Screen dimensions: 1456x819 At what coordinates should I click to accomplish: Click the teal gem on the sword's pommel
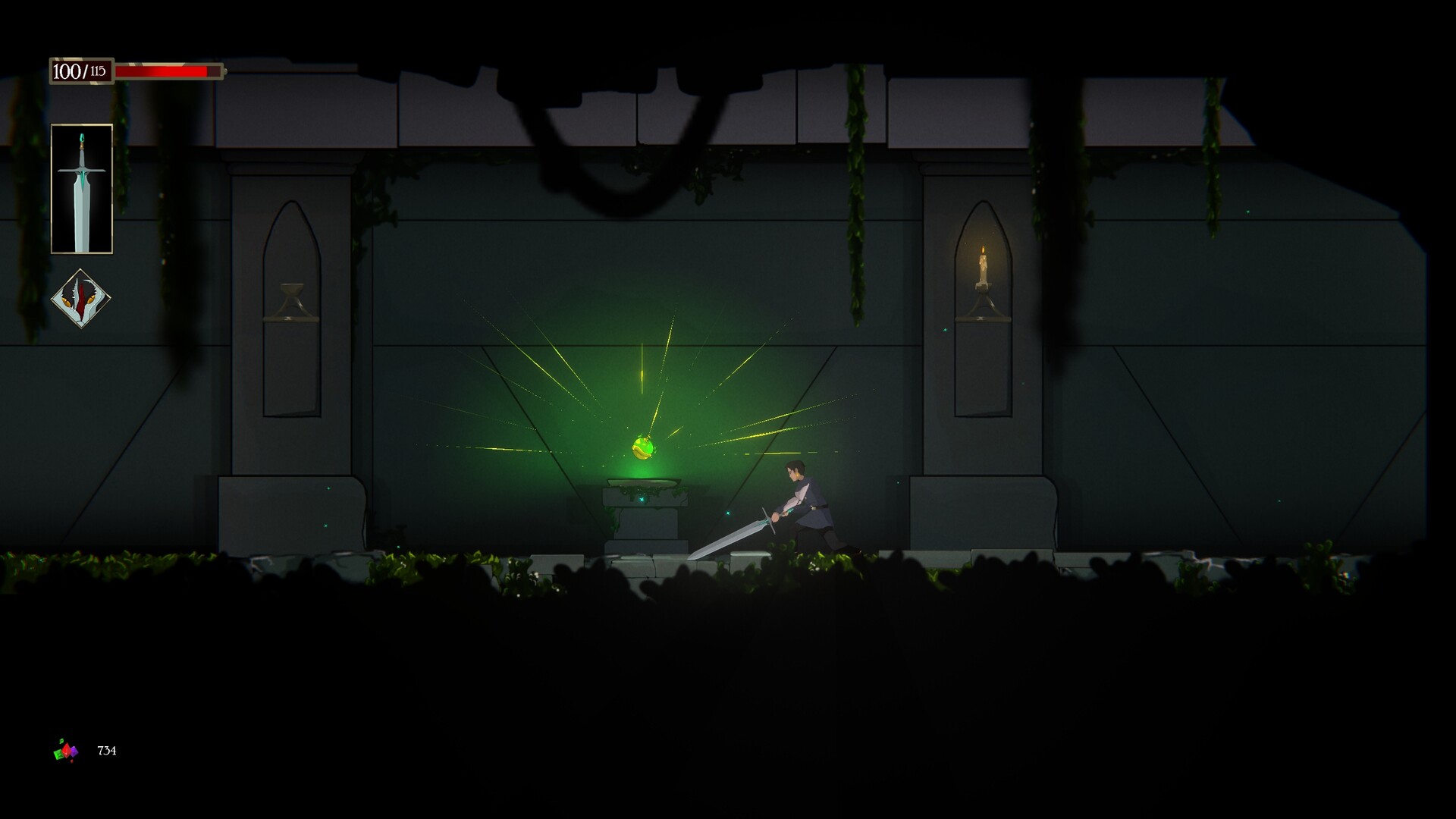(81, 136)
